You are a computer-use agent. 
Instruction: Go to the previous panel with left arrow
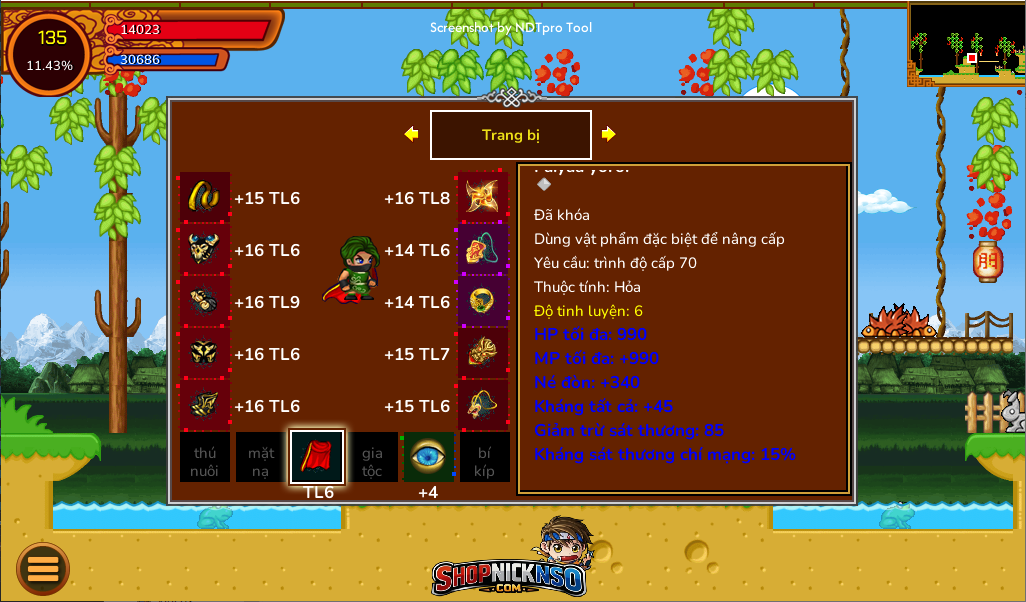[411, 134]
